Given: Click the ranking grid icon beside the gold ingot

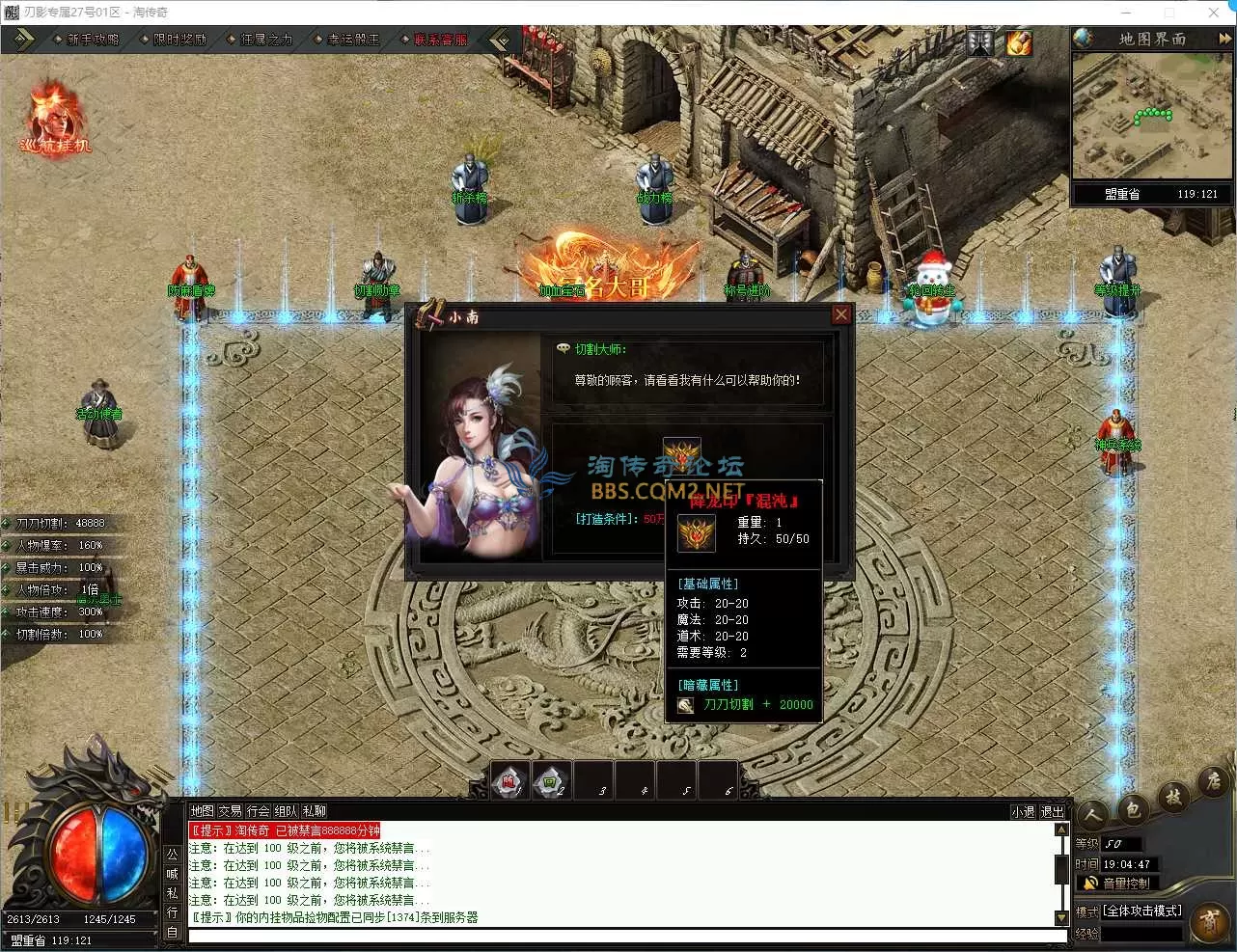Looking at the screenshot, I should (978, 42).
